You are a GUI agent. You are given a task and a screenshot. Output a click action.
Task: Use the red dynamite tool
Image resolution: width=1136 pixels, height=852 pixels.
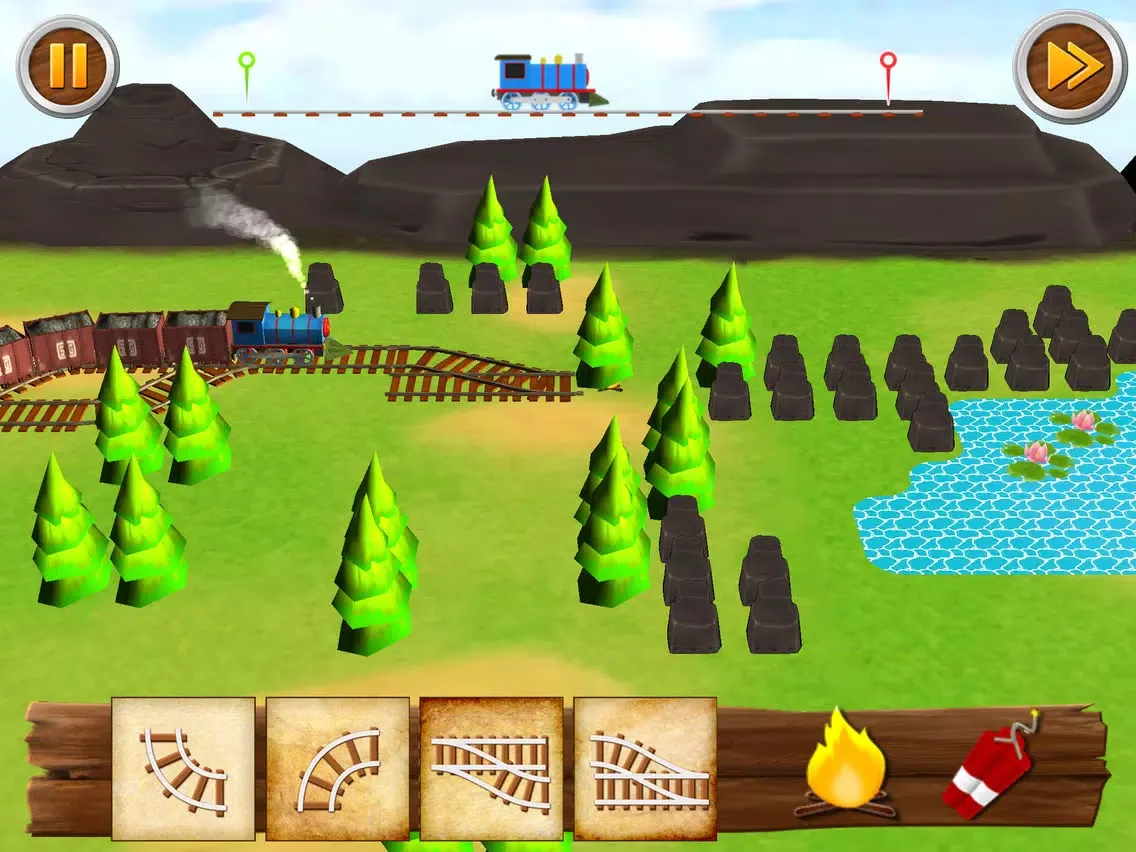click(989, 763)
